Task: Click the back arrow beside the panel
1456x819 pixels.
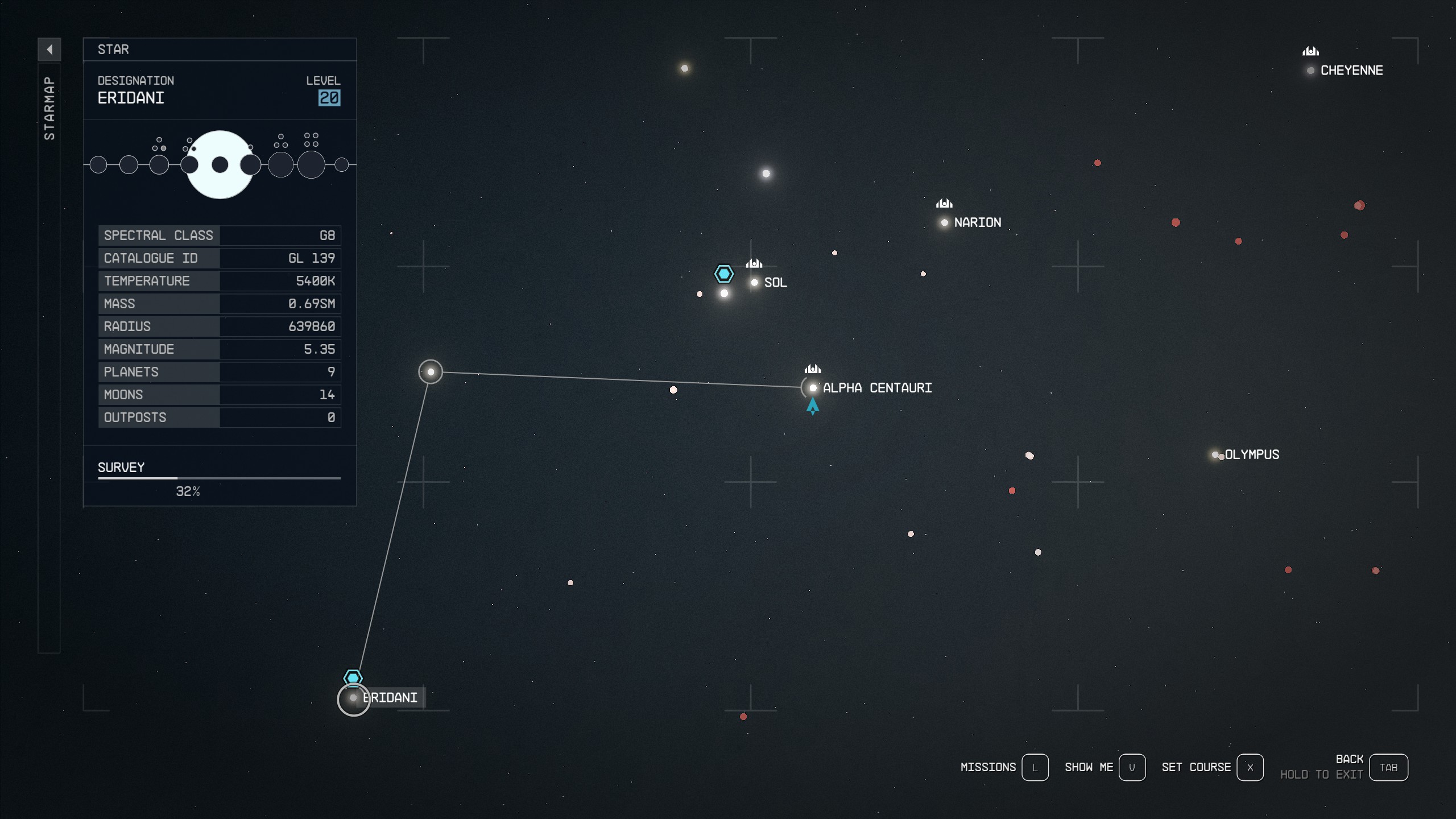Action: point(51,49)
